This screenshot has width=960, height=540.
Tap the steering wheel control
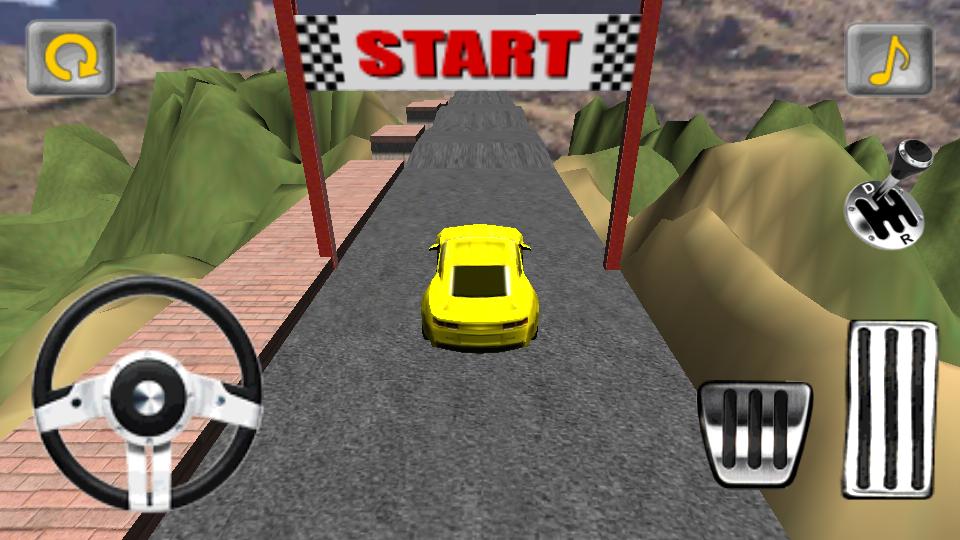[148, 393]
